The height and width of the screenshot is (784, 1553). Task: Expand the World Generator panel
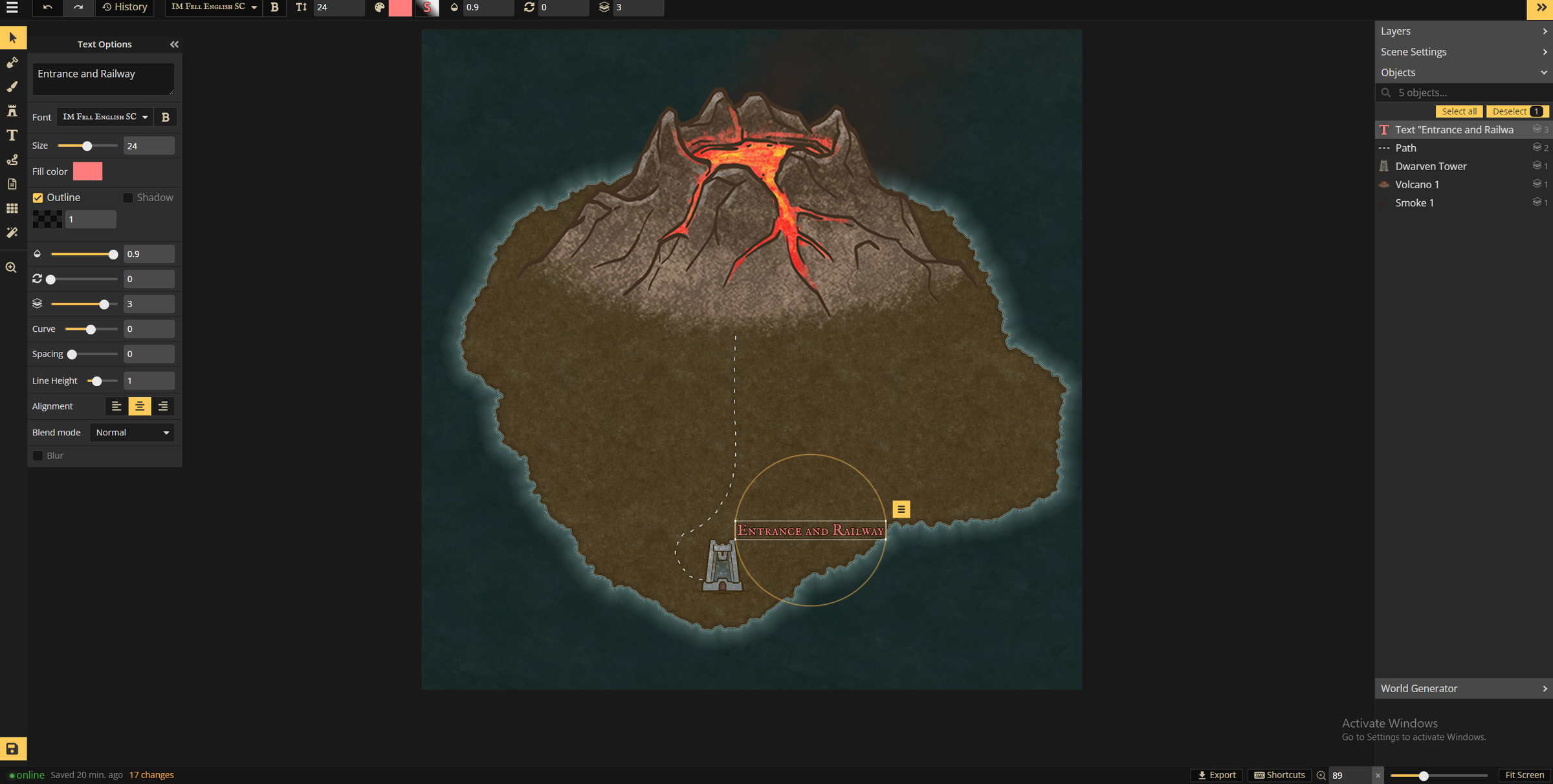click(1464, 688)
